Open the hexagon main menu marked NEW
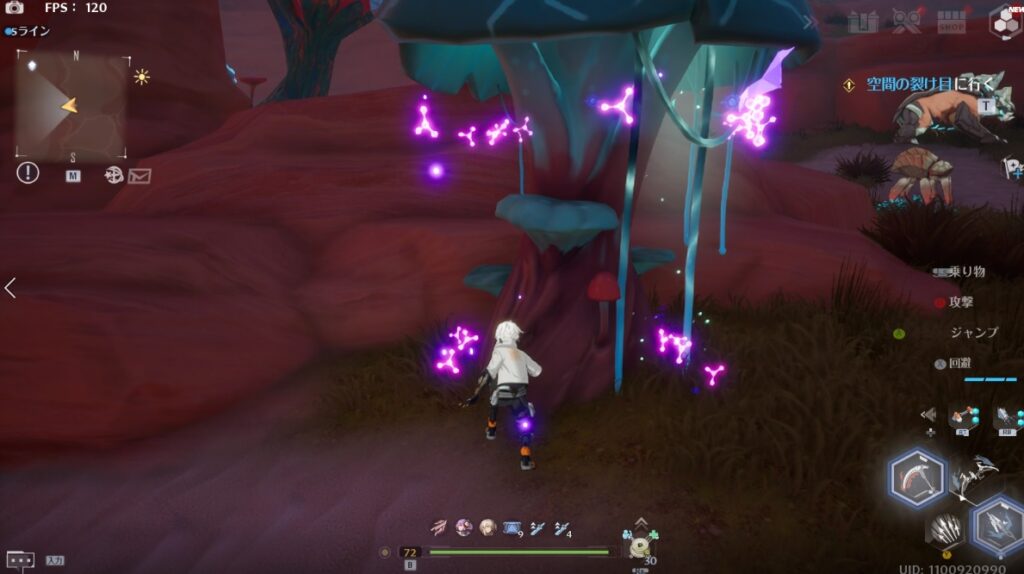1024x574 pixels. 1004,21
